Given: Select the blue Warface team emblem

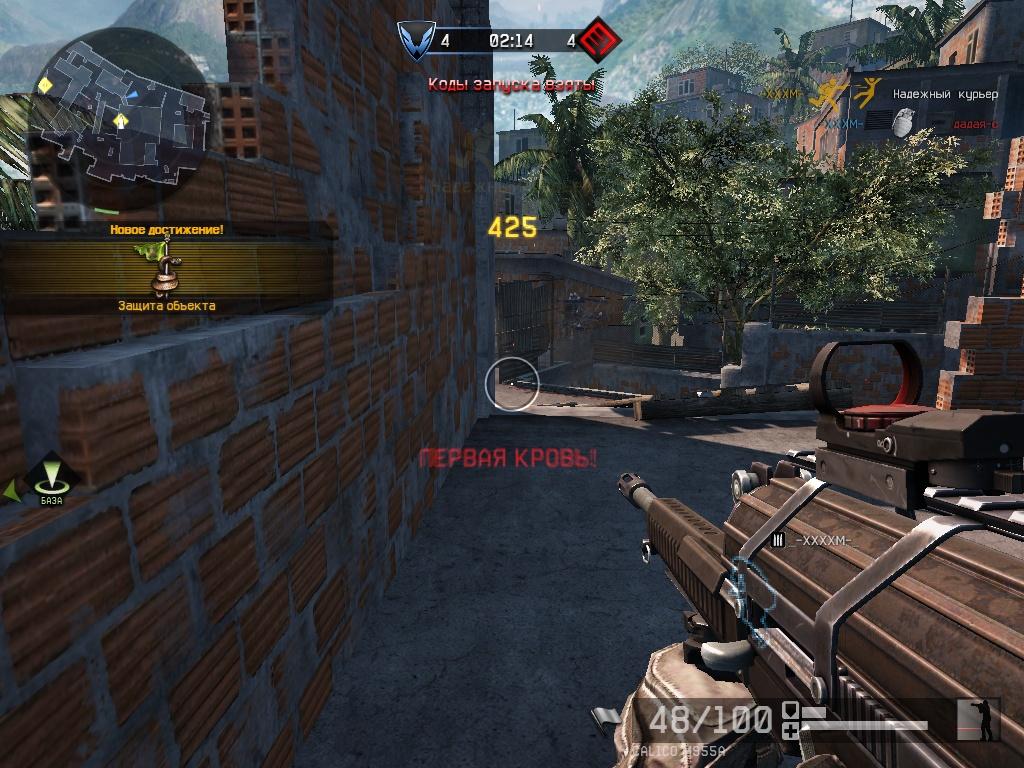Looking at the screenshot, I should click(x=413, y=41).
